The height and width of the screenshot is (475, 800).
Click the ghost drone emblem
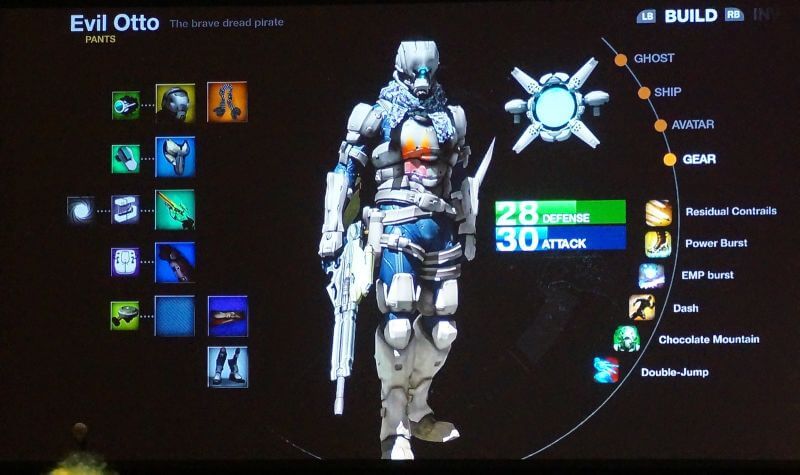(556, 104)
